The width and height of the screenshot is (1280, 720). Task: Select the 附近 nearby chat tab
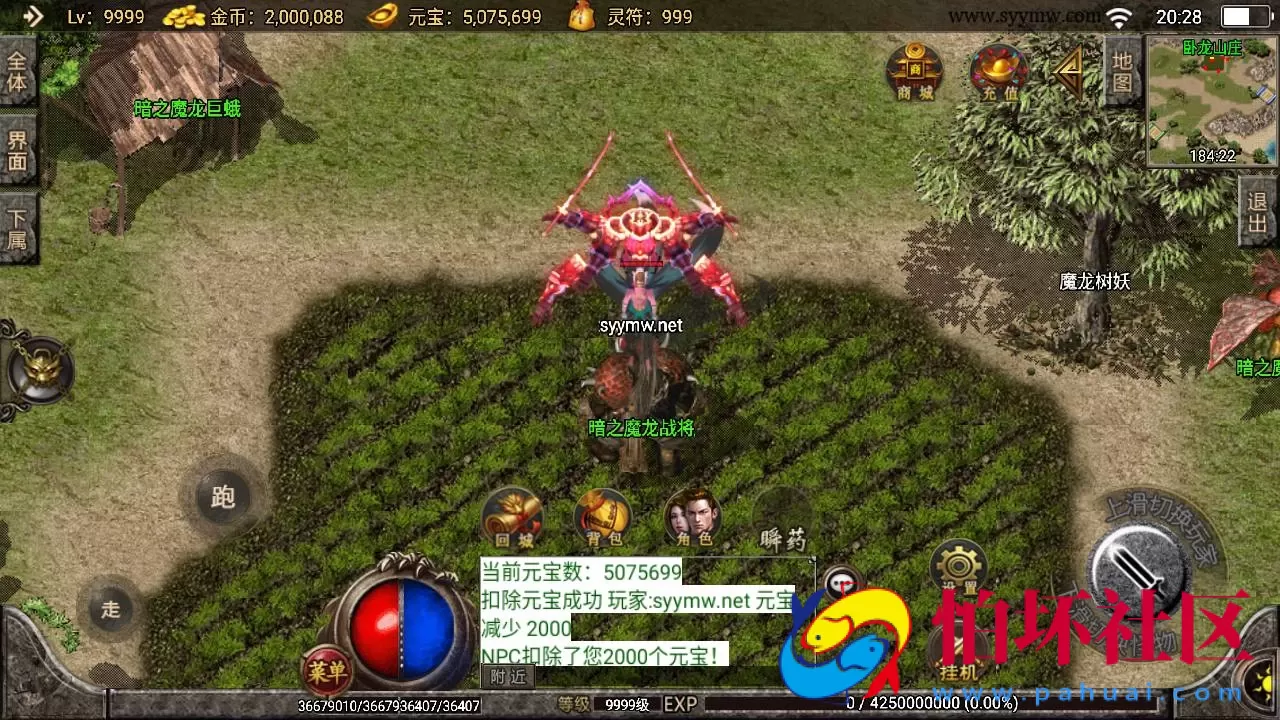[x=508, y=675]
